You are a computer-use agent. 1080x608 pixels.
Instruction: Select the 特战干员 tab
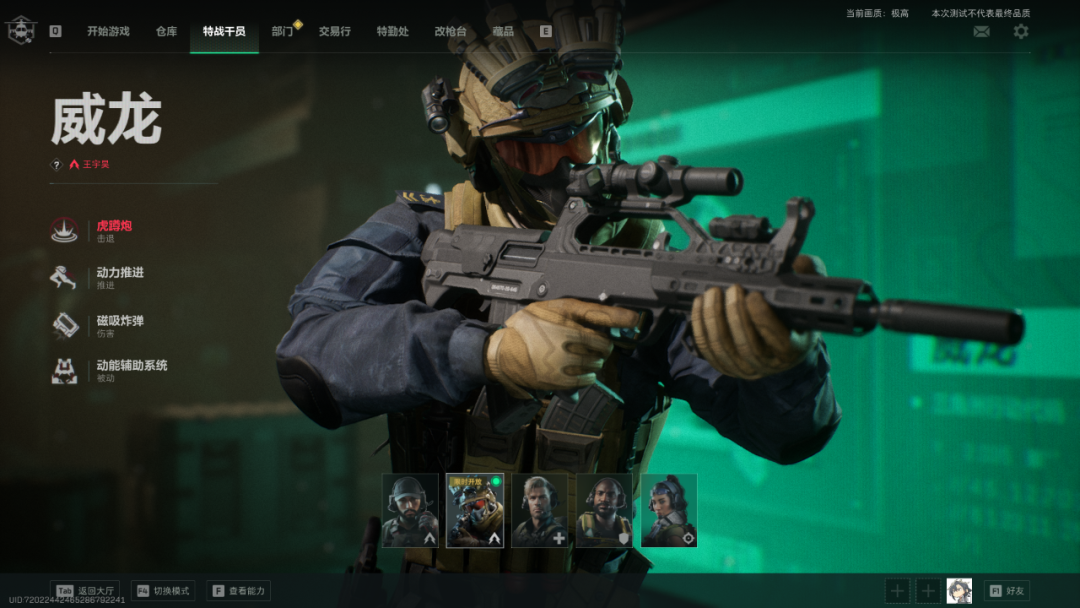pos(224,31)
